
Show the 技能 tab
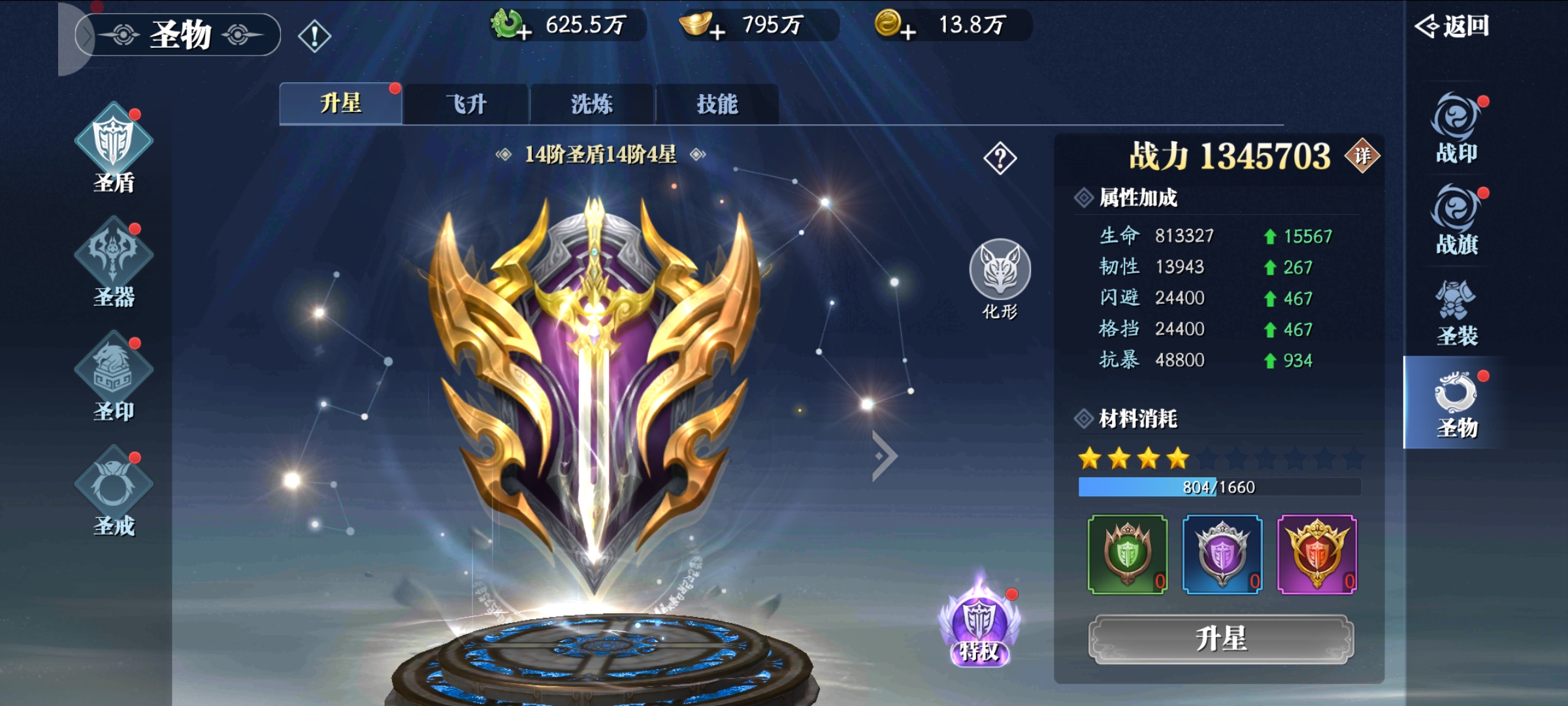tap(717, 104)
